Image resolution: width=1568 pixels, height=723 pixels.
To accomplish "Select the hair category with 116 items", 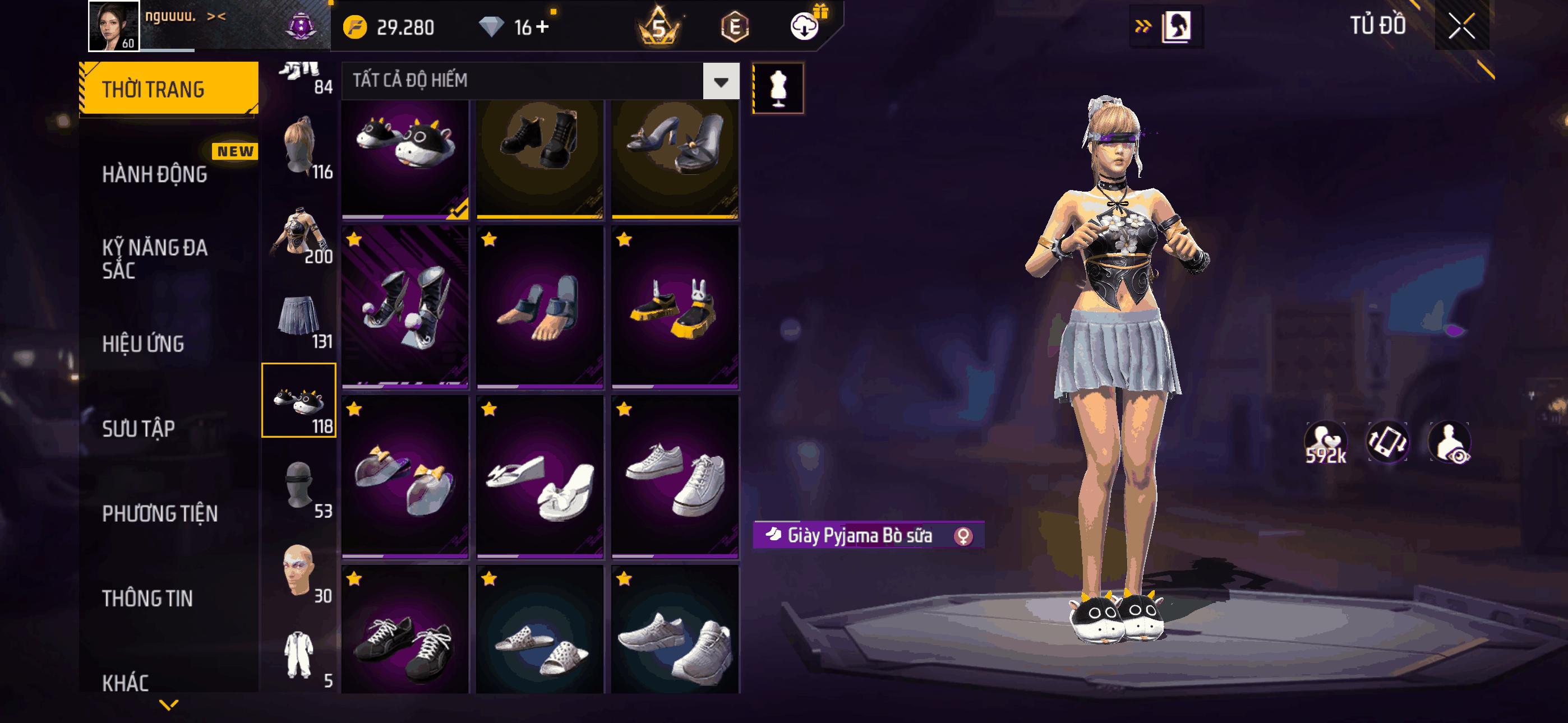I will pos(299,147).
